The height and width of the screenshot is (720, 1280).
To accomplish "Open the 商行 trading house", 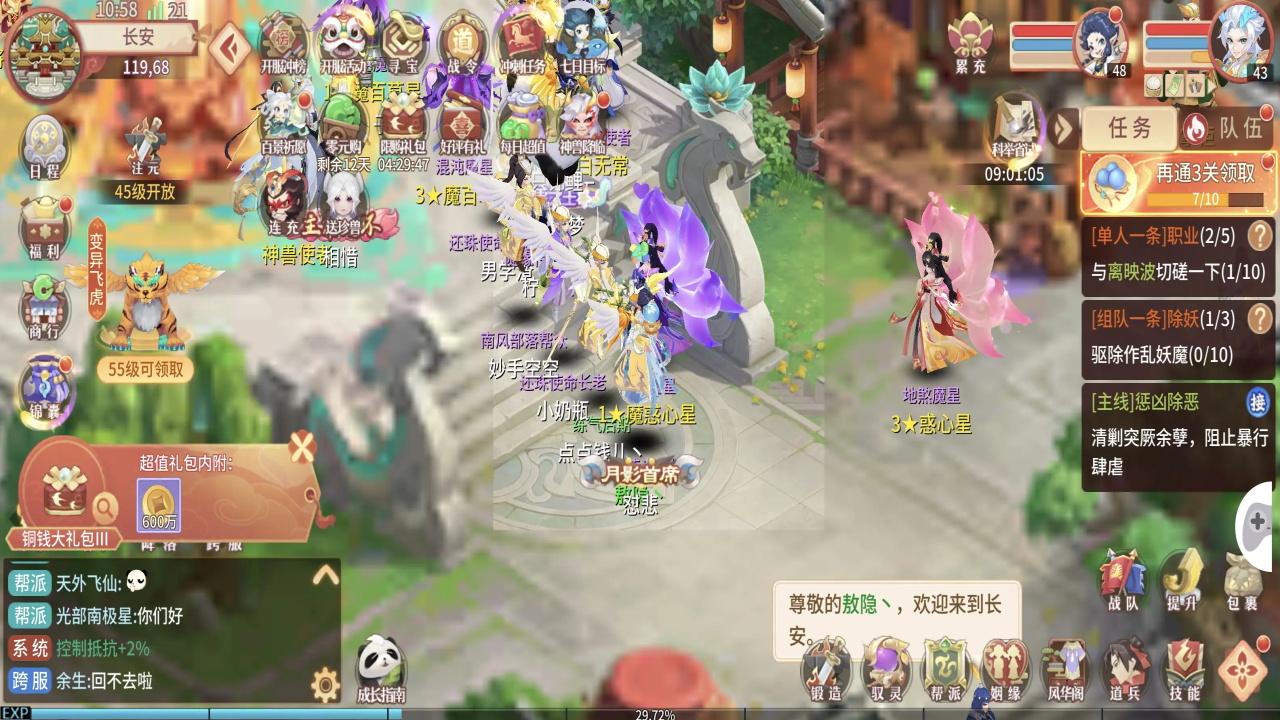I will pos(44,306).
